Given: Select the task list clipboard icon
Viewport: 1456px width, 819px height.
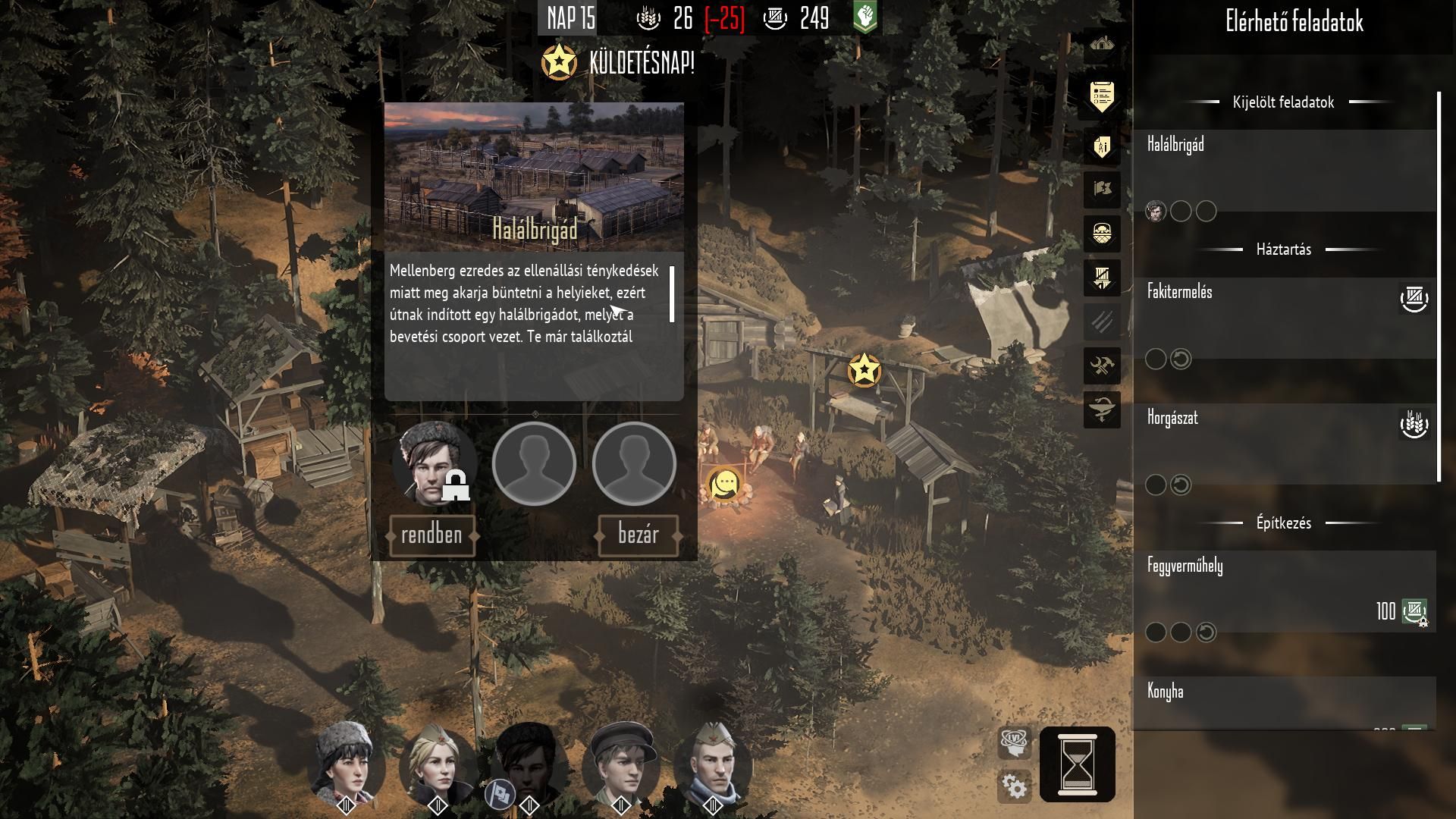Looking at the screenshot, I should click(x=1102, y=96).
